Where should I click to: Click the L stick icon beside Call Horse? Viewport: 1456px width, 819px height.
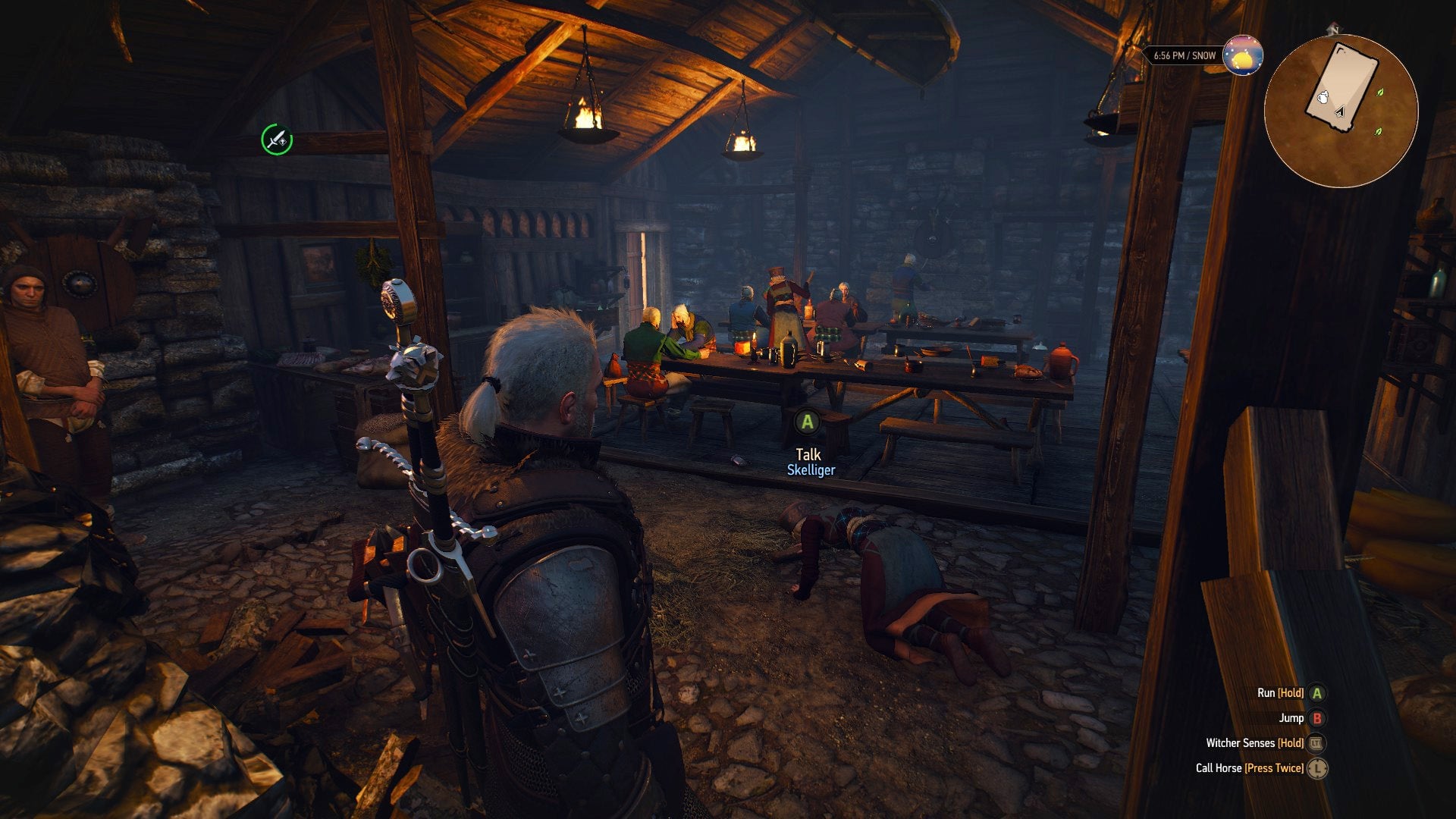point(1317,767)
